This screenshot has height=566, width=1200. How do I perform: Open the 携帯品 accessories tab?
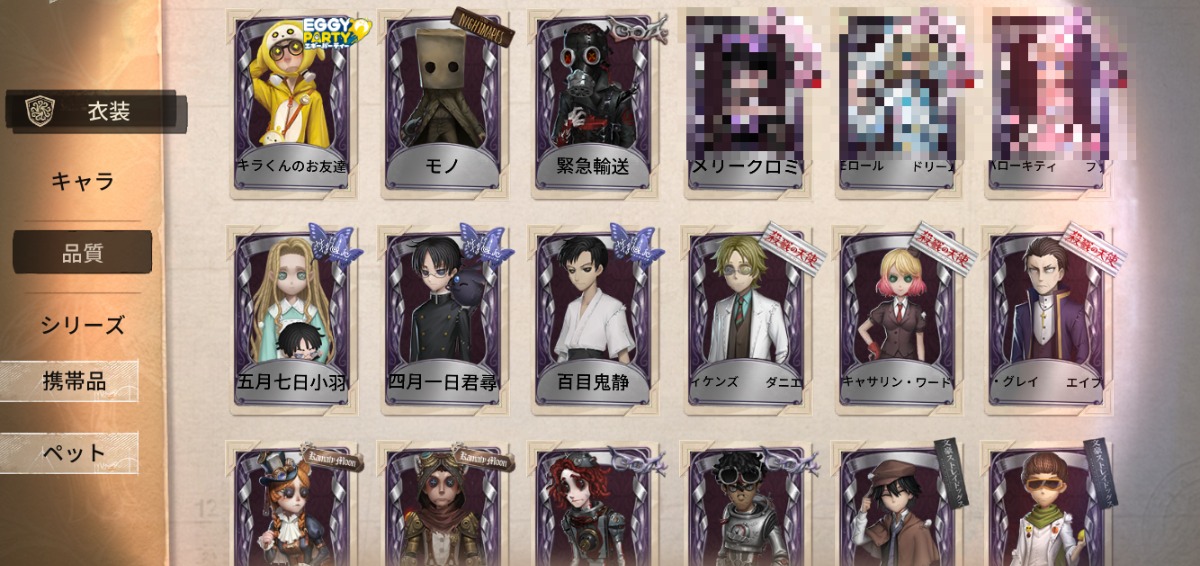pyautogui.click(x=72, y=381)
